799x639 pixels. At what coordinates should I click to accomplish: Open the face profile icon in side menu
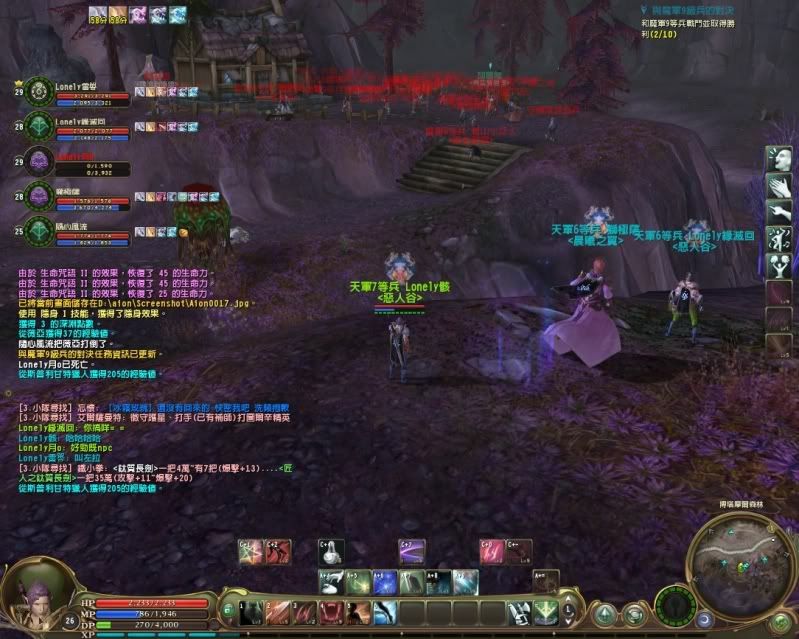click(x=780, y=159)
